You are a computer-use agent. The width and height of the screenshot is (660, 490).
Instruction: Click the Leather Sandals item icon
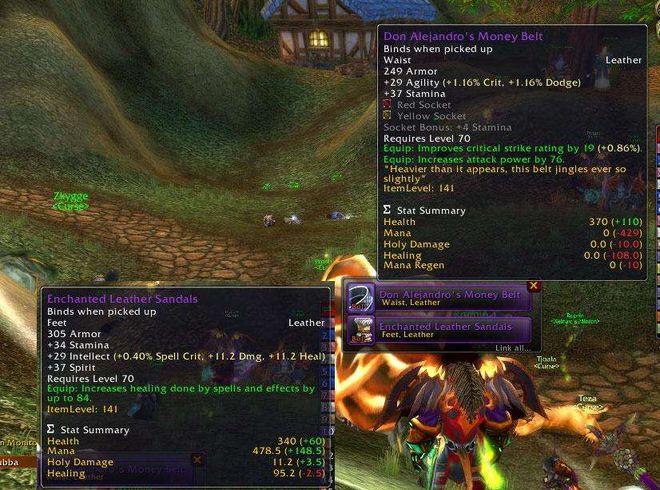[x=362, y=329]
